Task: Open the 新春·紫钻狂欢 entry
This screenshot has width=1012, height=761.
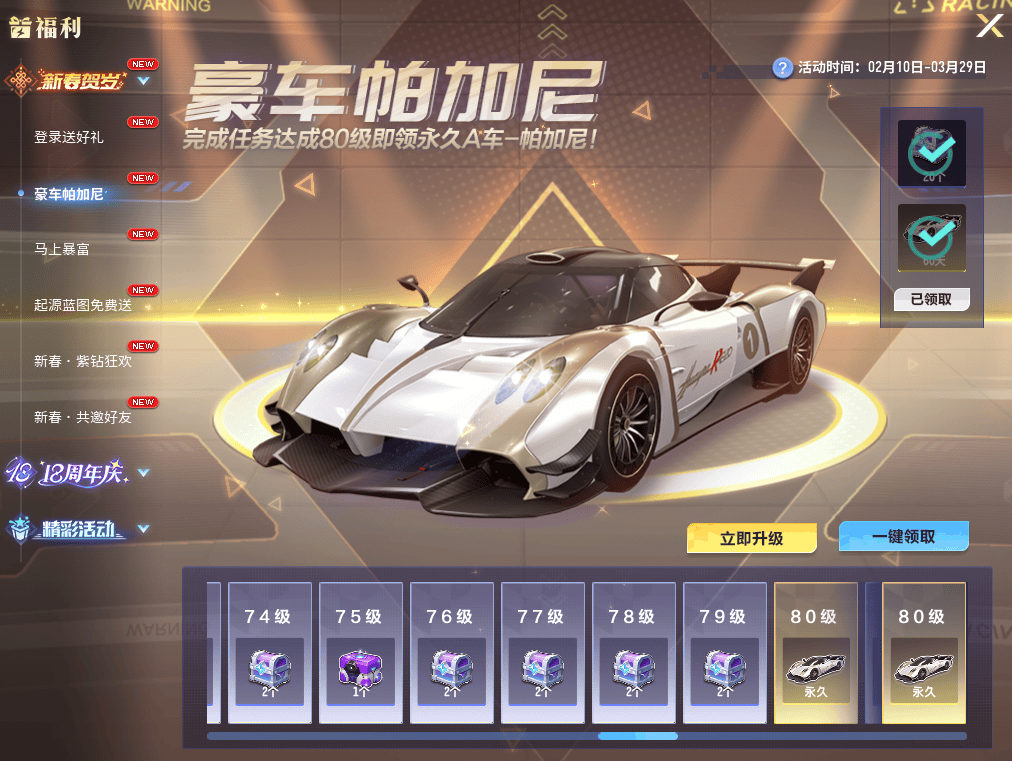Action: pyautogui.click(x=83, y=361)
